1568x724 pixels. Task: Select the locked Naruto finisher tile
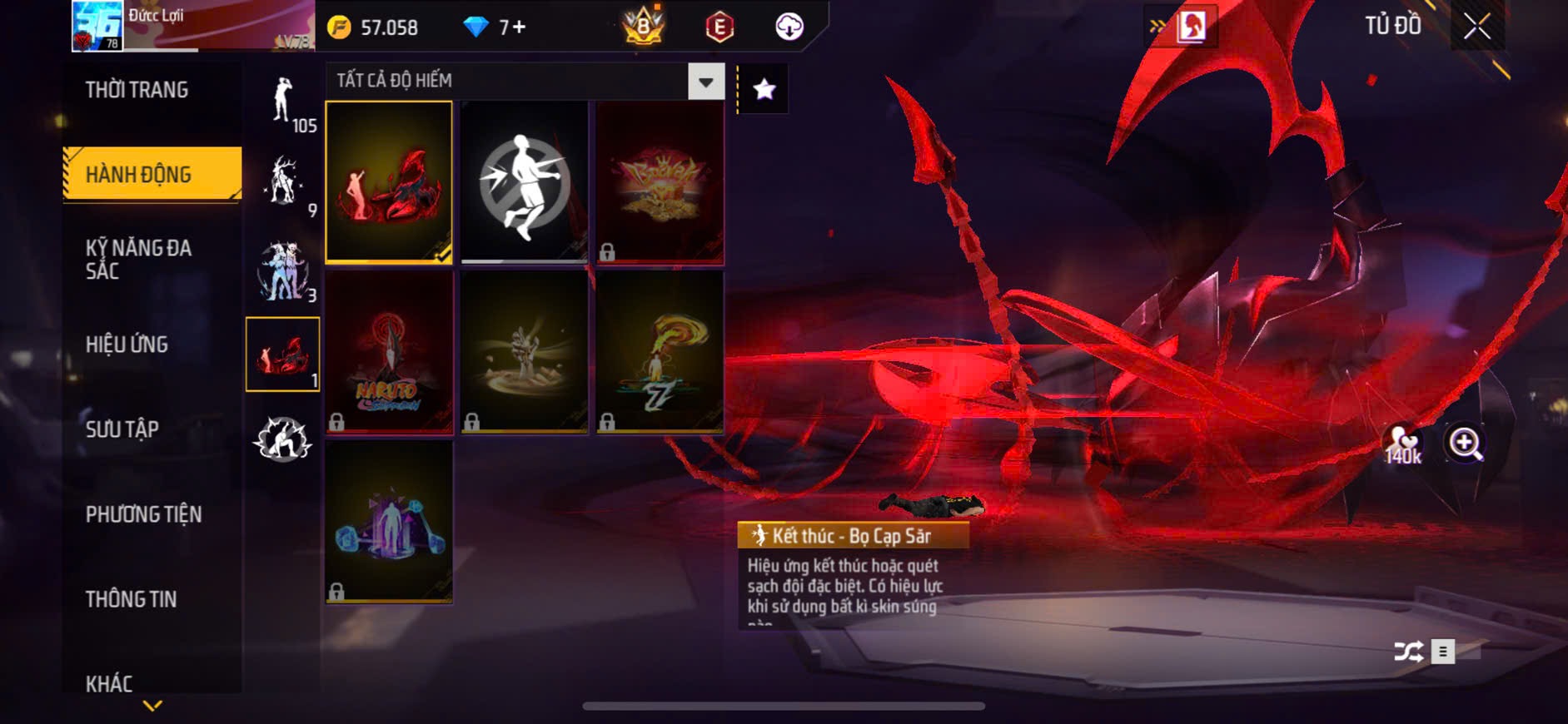pos(389,351)
